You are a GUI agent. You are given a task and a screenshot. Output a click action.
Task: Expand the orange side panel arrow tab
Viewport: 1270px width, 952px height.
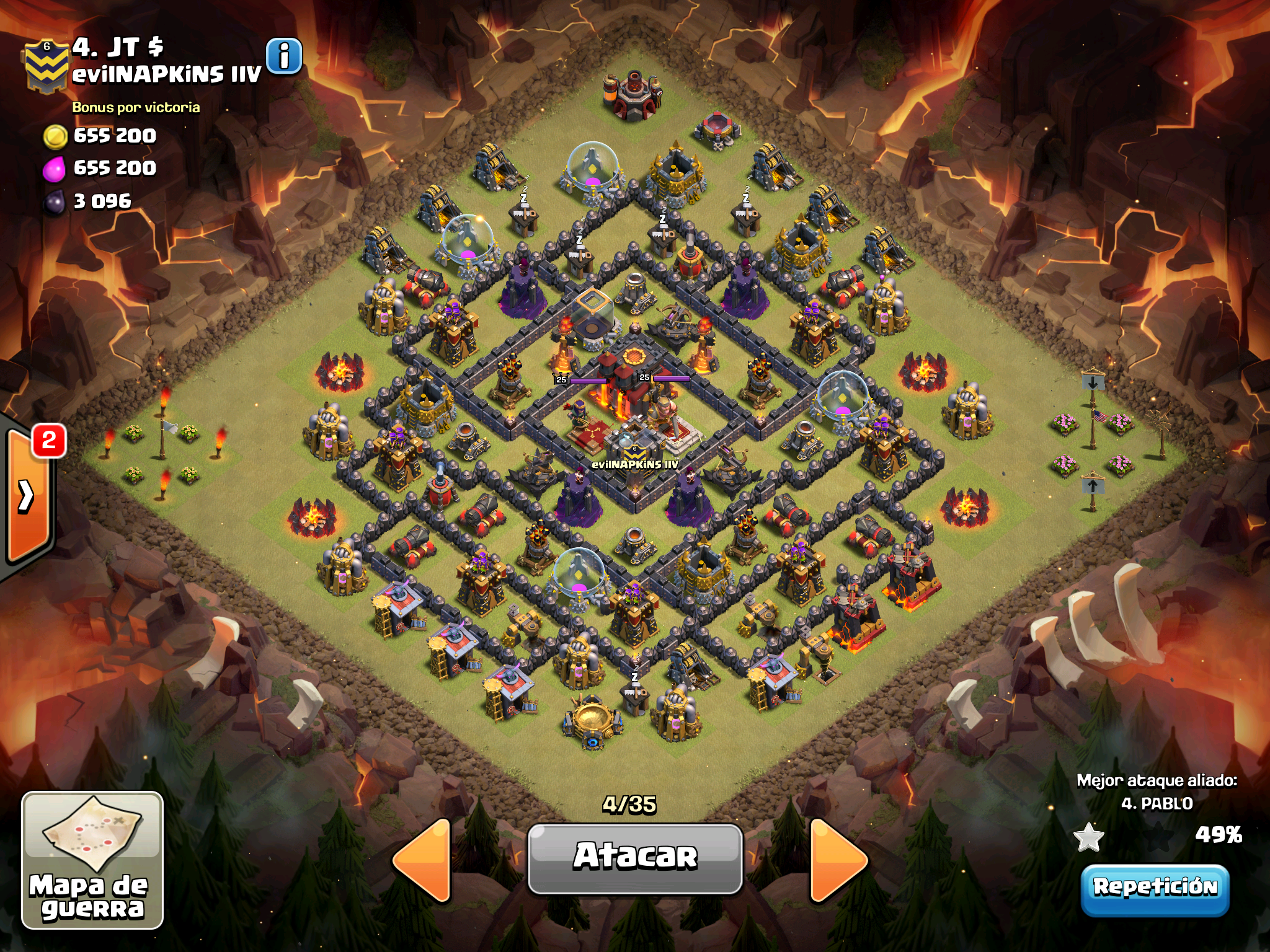[28, 495]
